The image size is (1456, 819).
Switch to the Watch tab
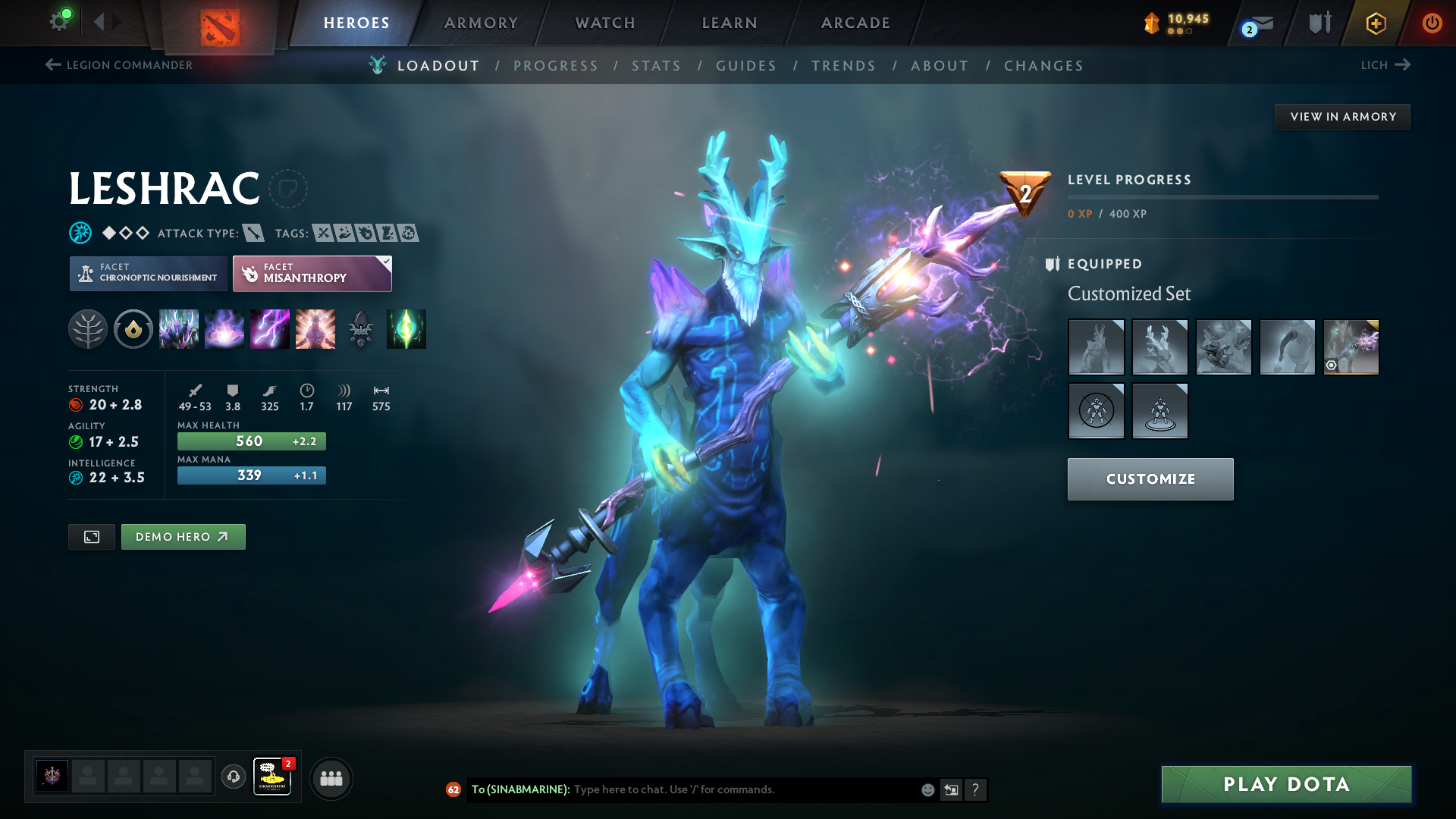[x=605, y=23]
